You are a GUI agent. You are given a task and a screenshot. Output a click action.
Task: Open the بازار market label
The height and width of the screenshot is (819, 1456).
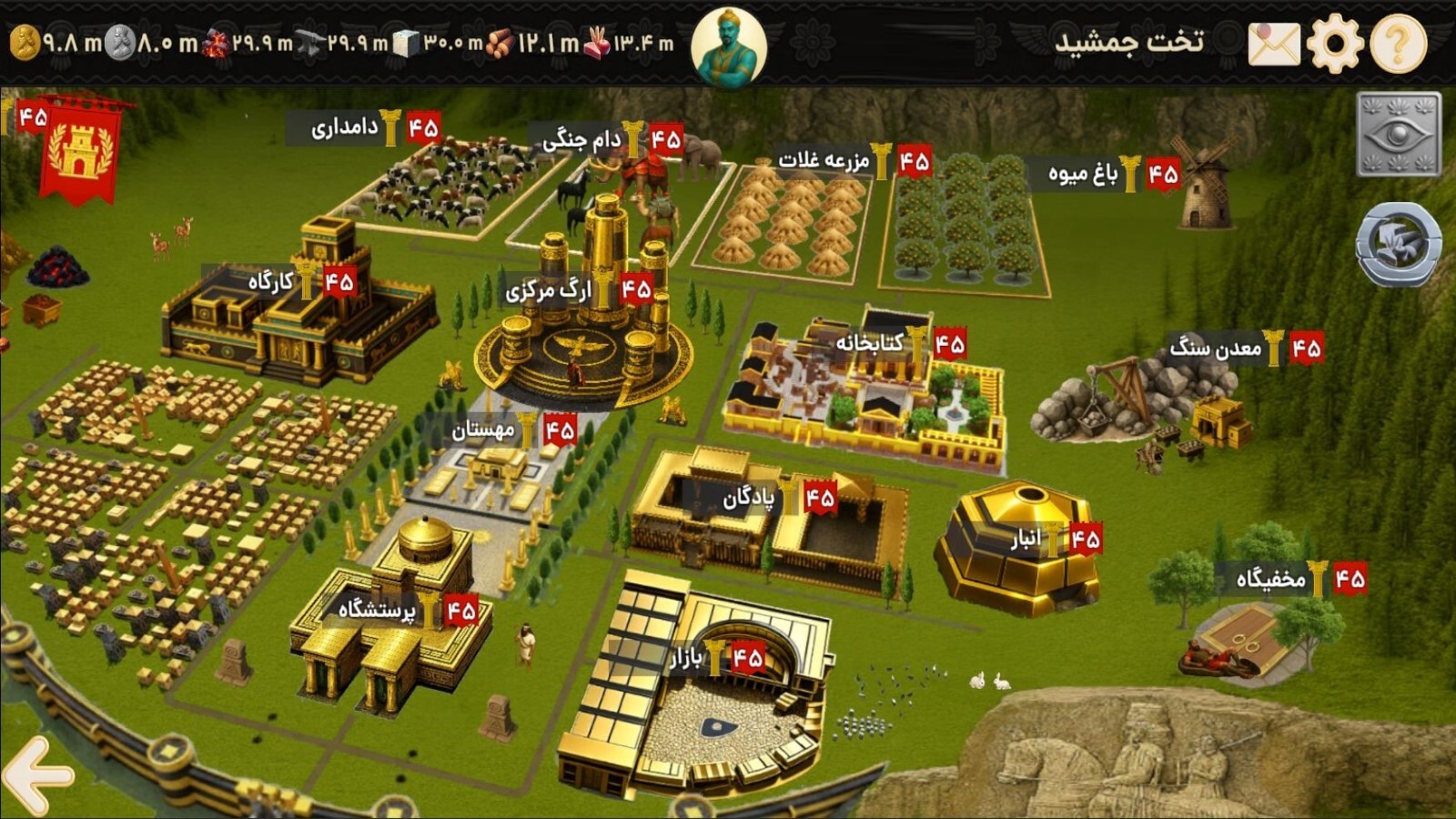tap(686, 657)
